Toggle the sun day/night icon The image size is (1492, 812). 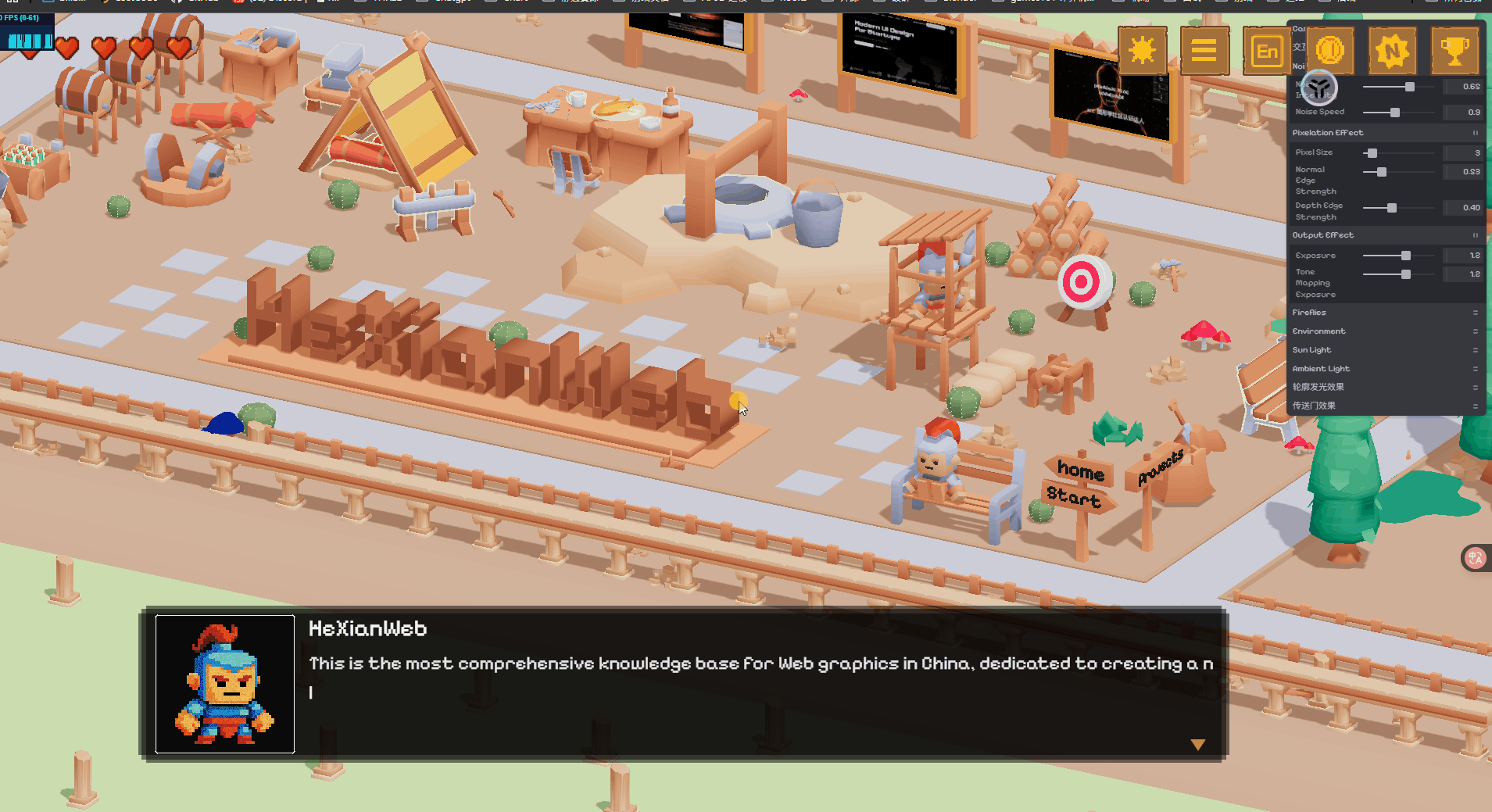[x=1142, y=51]
